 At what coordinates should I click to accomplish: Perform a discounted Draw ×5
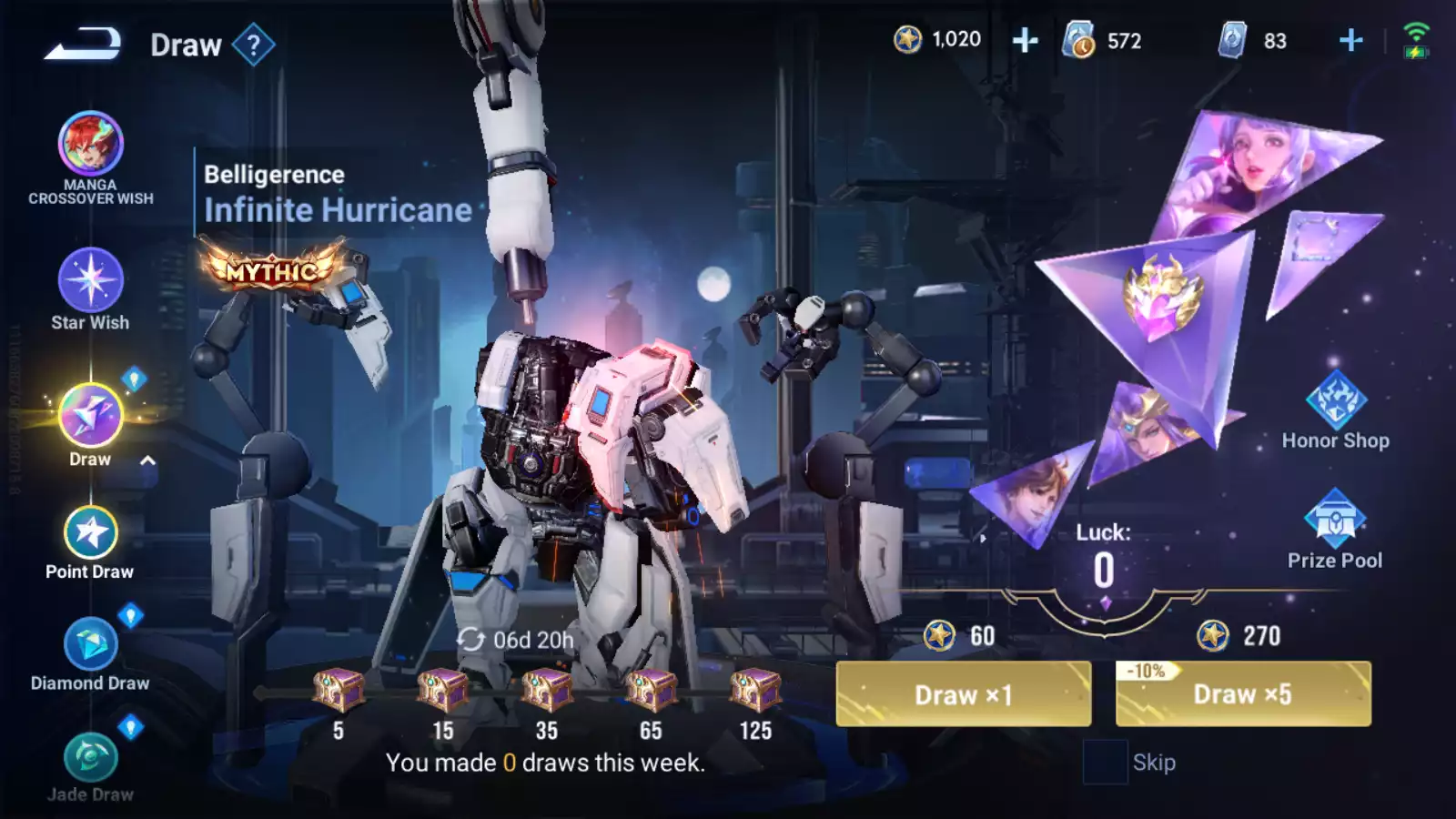click(x=1242, y=694)
